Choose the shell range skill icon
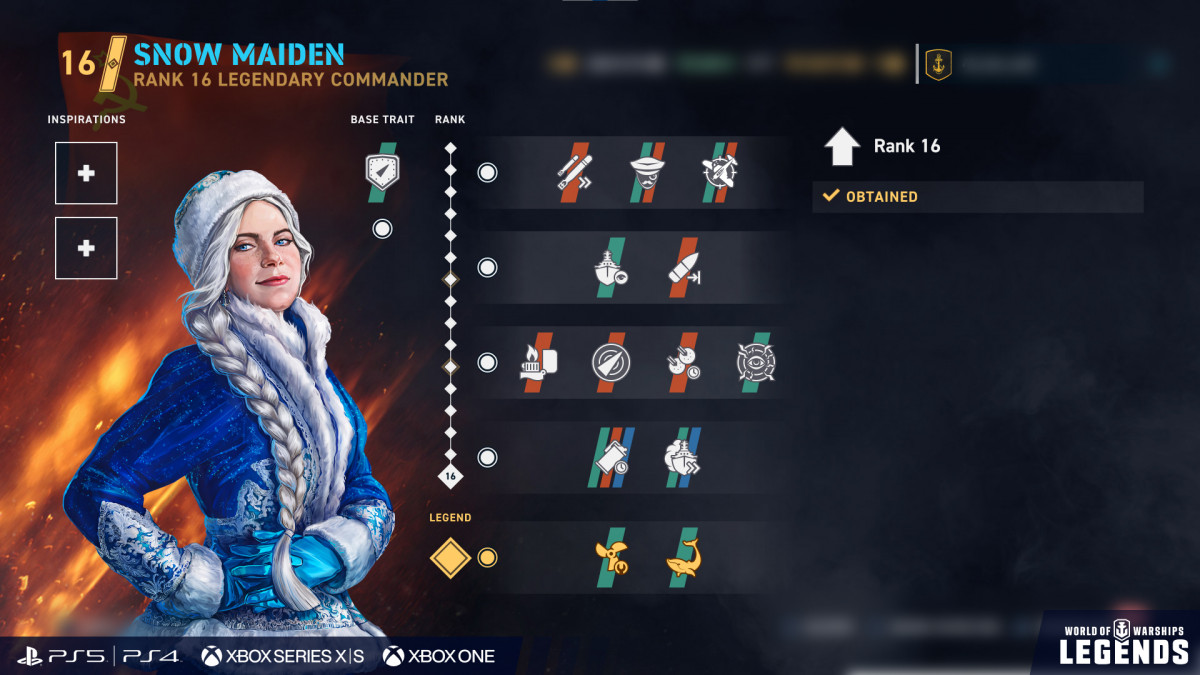 684,267
